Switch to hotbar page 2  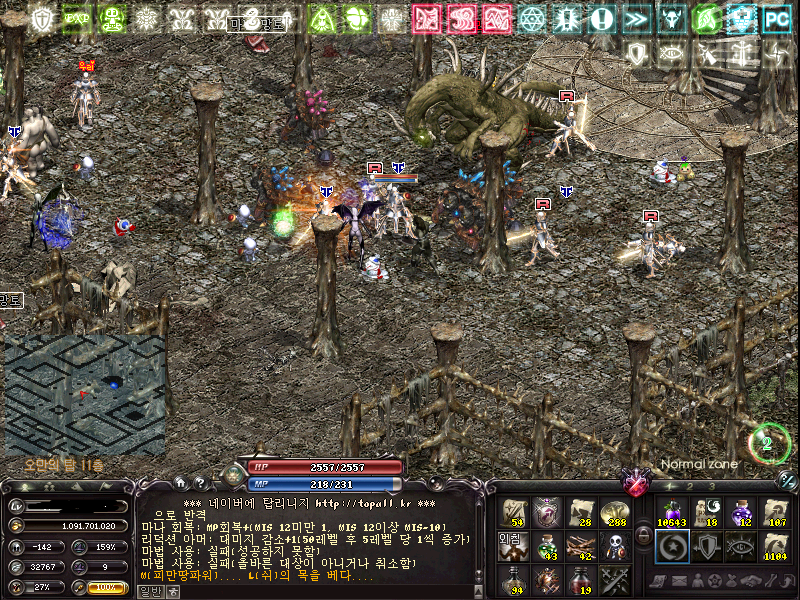tap(689, 486)
